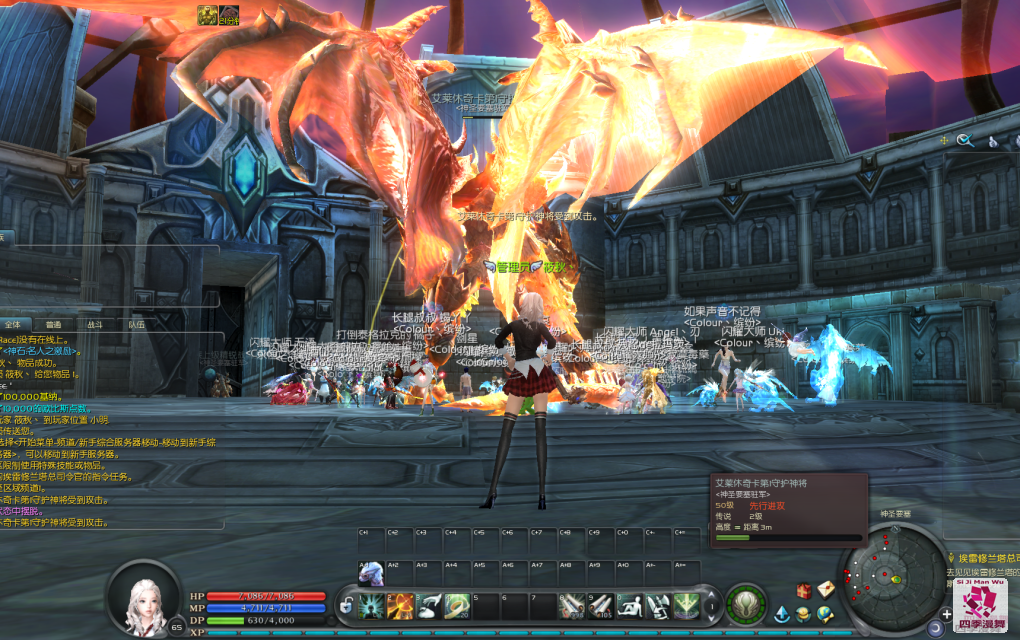Show the 队伍 chat tab
Screen dimensions: 1020x640
point(136,324)
